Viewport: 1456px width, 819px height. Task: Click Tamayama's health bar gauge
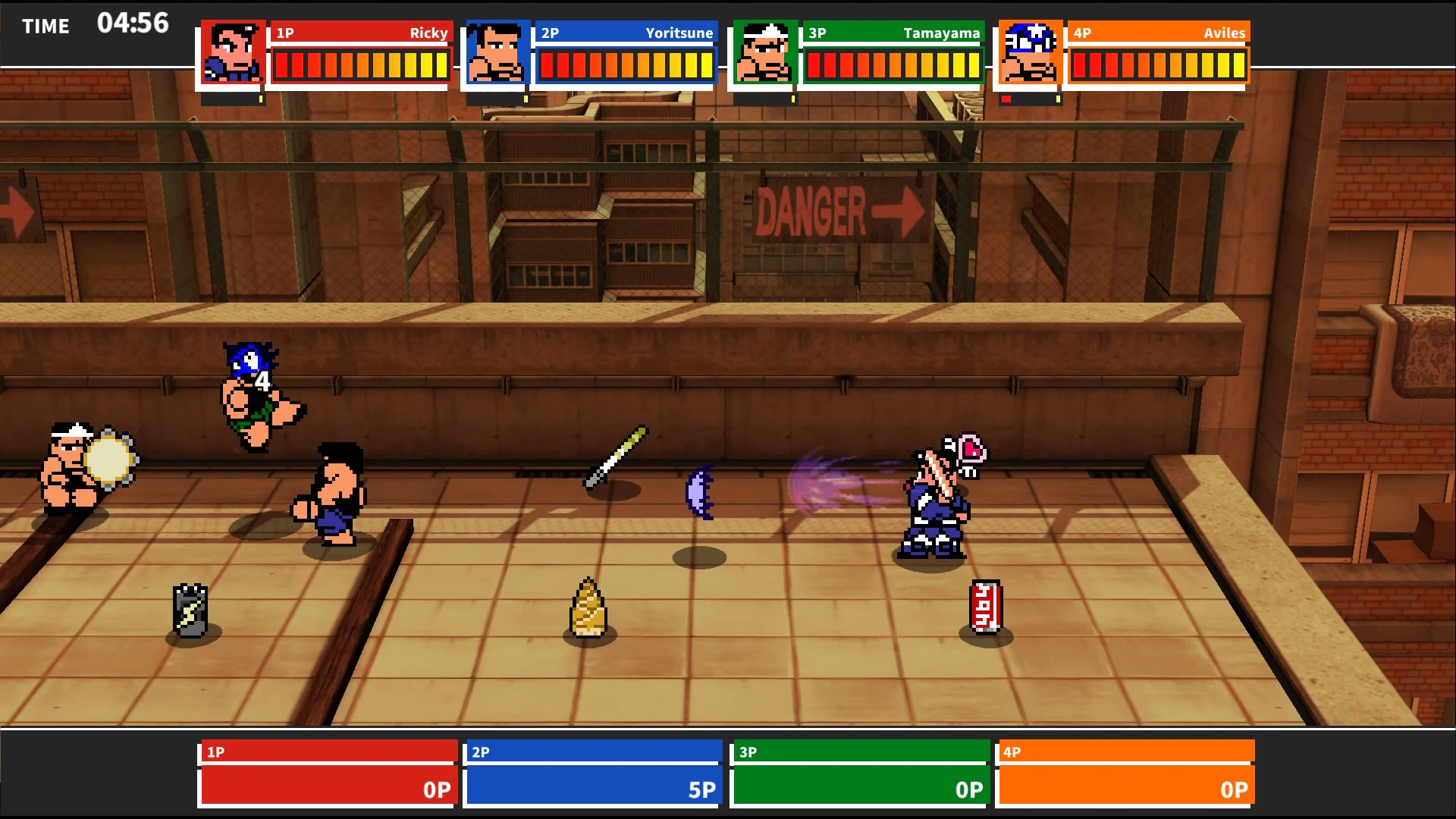click(x=891, y=64)
